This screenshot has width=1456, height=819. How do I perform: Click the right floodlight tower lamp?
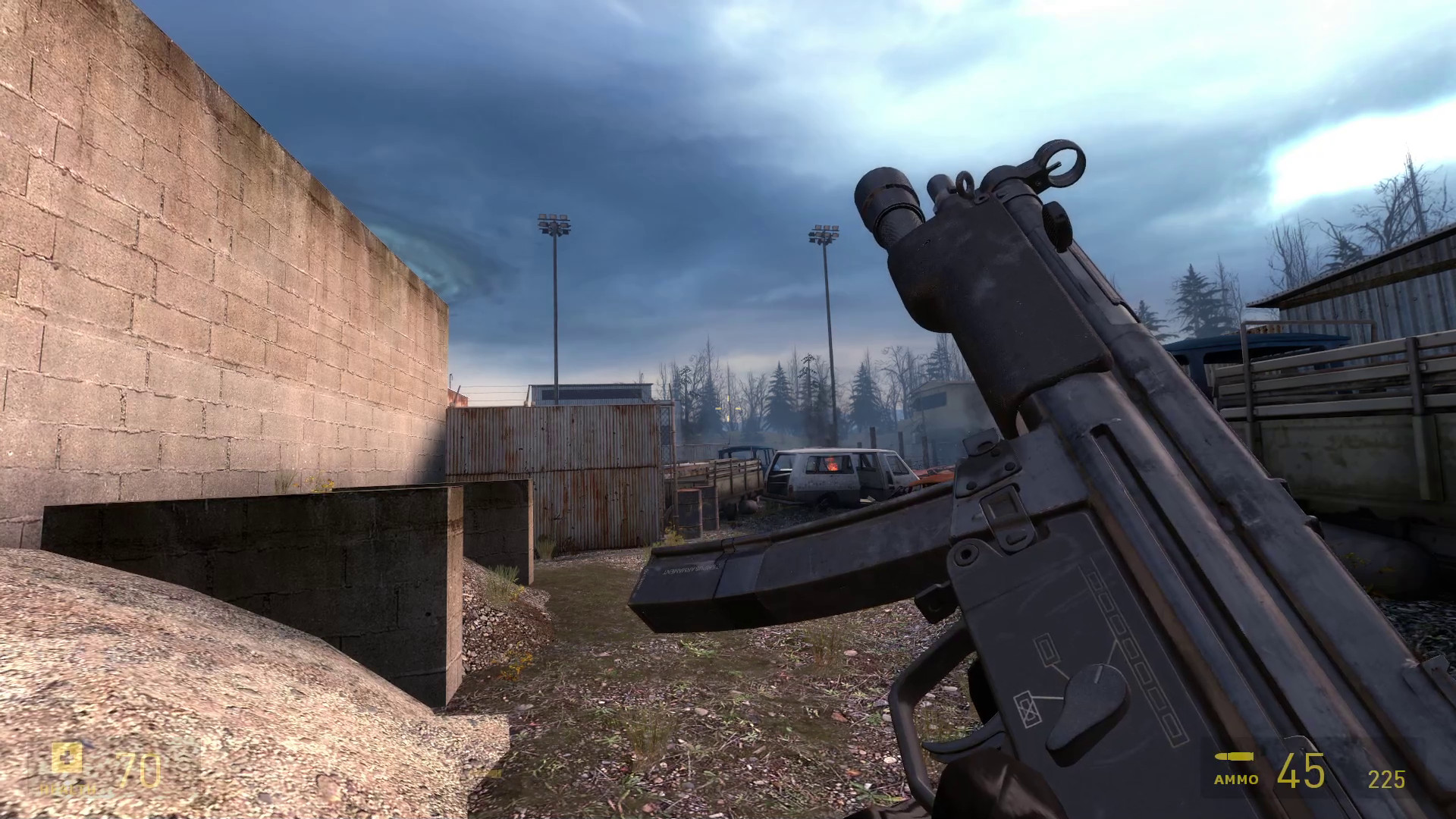[x=824, y=231]
